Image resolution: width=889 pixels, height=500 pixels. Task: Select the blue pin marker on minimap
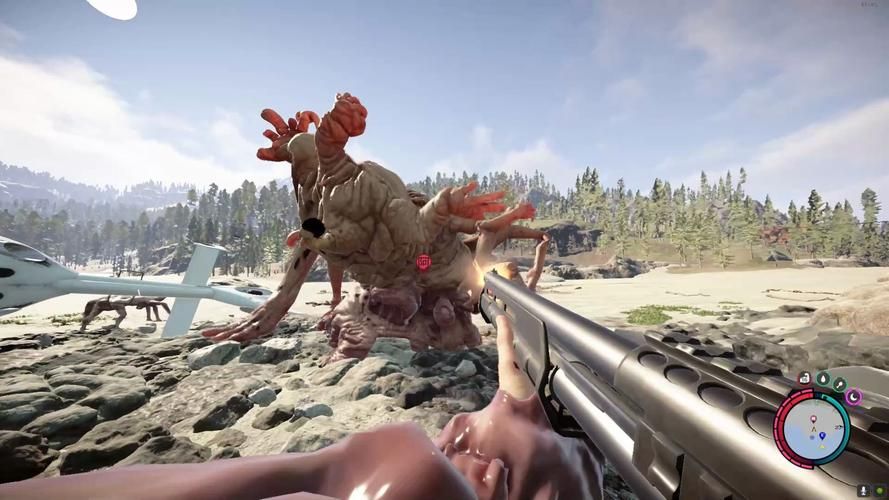pyautogui.click(x=821, y=435)
